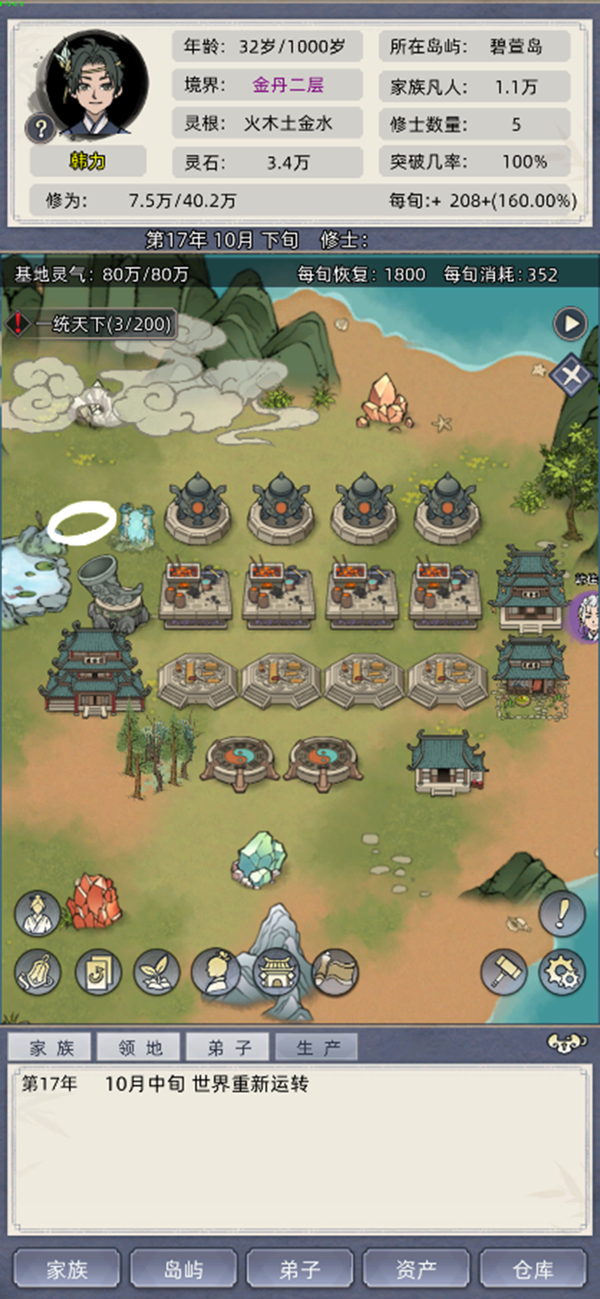Open the 一统天下 quest tracker

click(x=92, y=324)
